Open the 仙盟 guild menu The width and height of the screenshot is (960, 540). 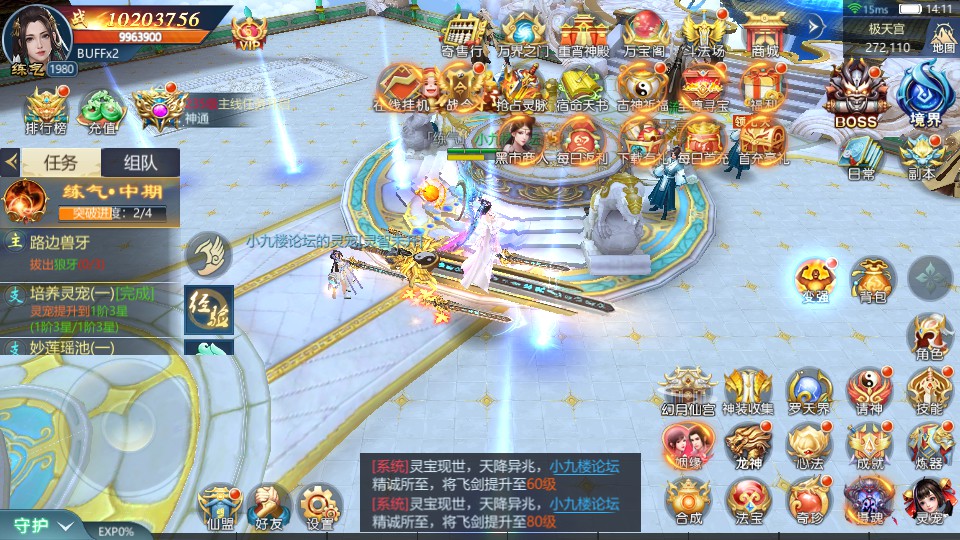point(219,507)
